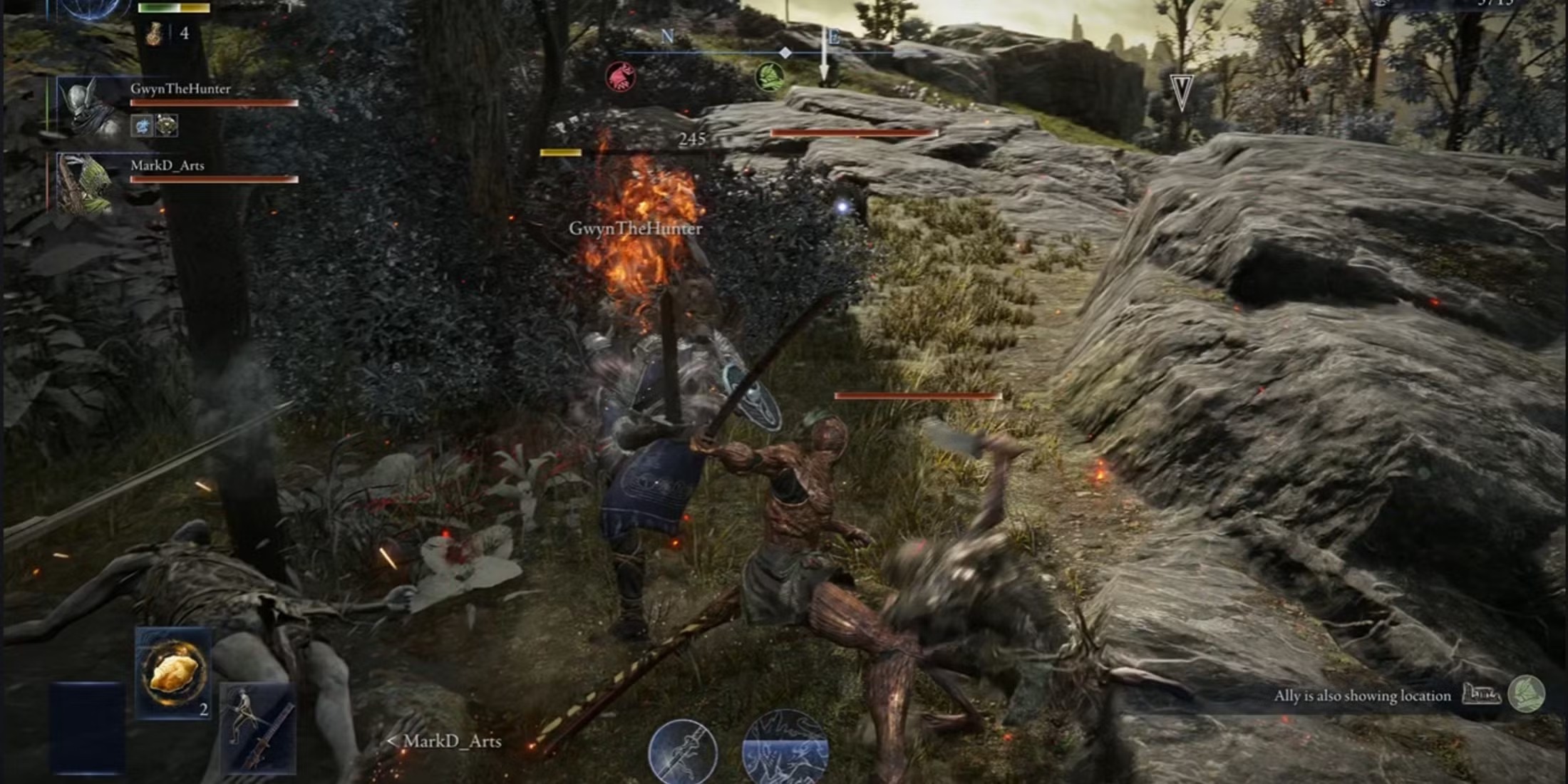Select the flask icon showing 4 charges

pos(155,33)
